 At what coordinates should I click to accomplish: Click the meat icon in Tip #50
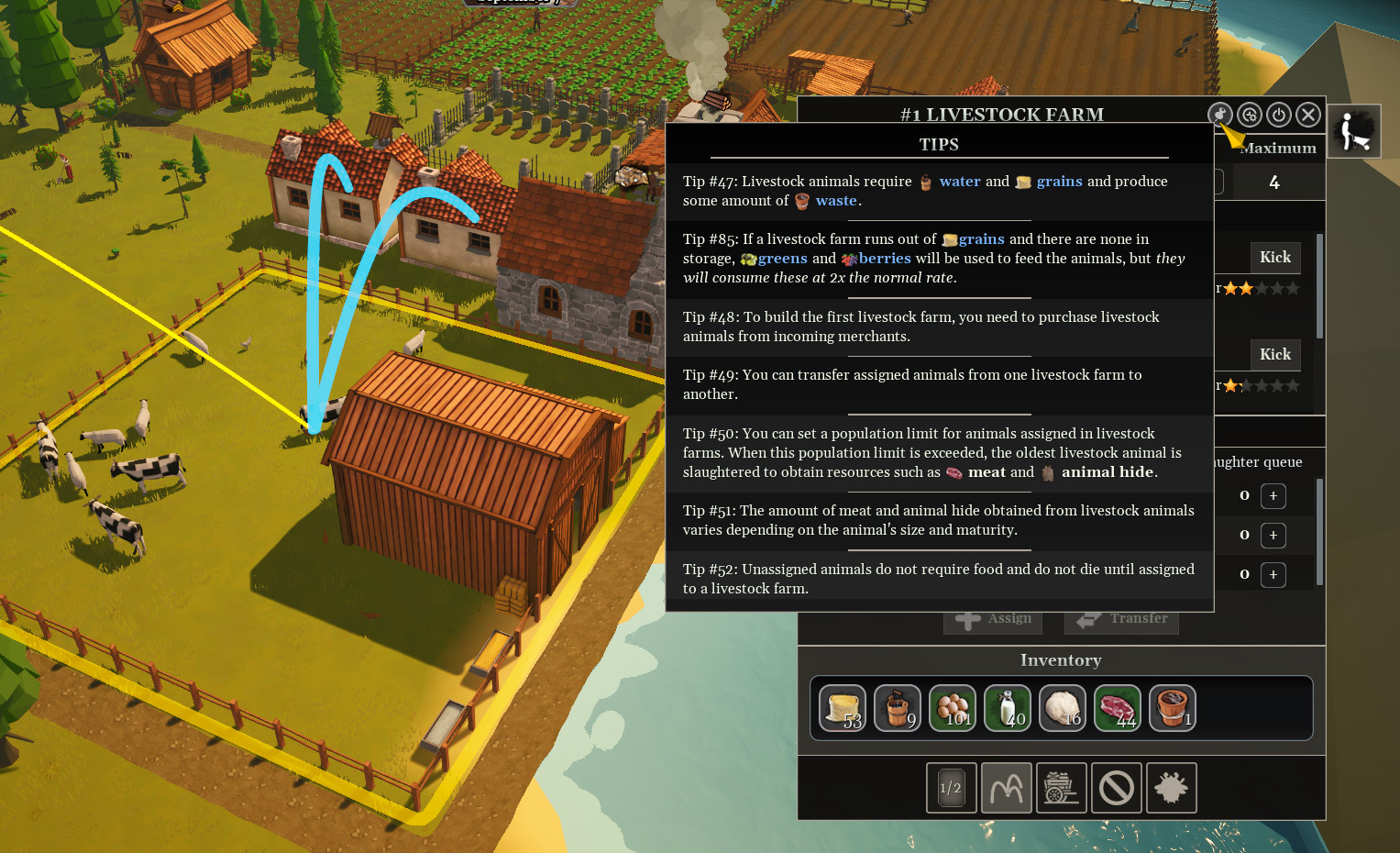pyautogui.click(x=955, y=471)
